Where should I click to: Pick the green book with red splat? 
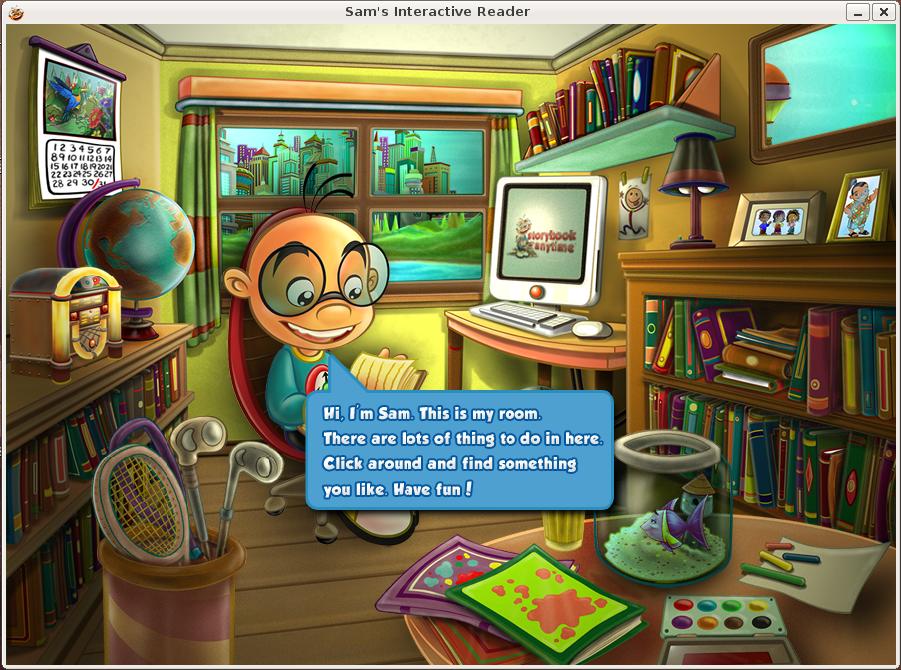click(545, 597)
